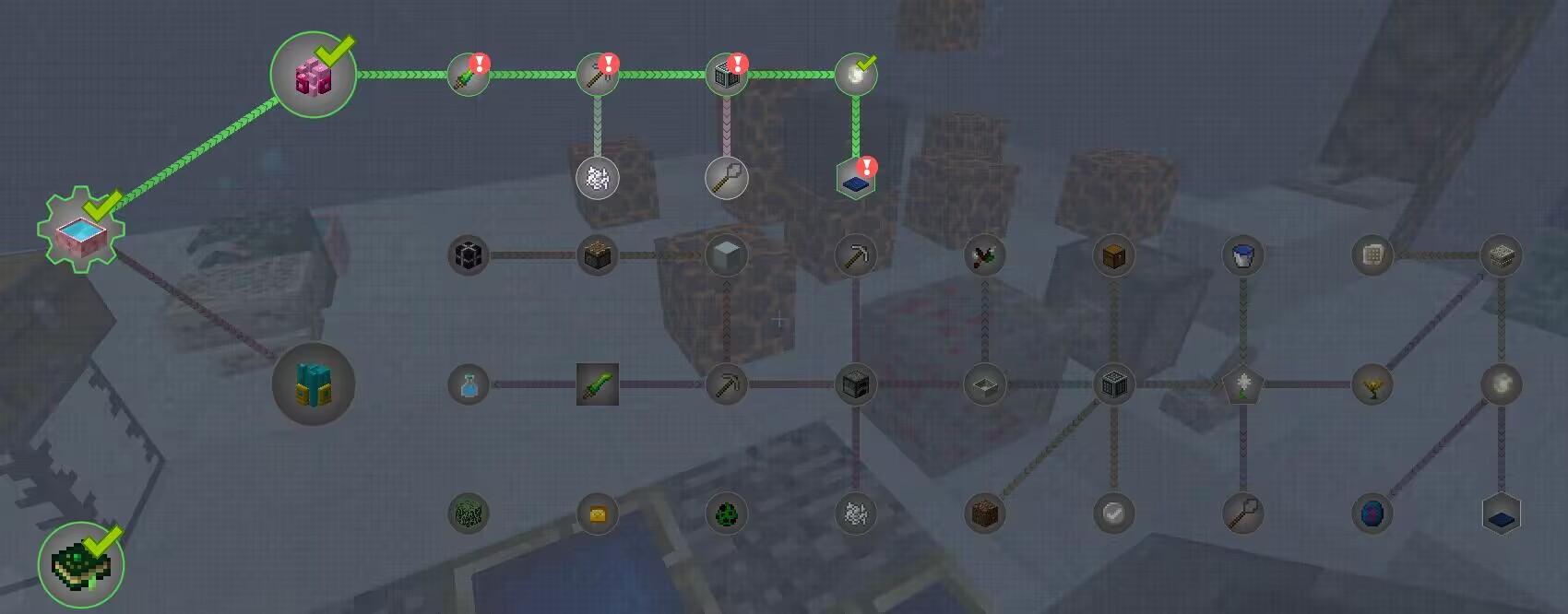
Task: Select the gear-shaped pink basin quest
Action: tap(80, 230)
